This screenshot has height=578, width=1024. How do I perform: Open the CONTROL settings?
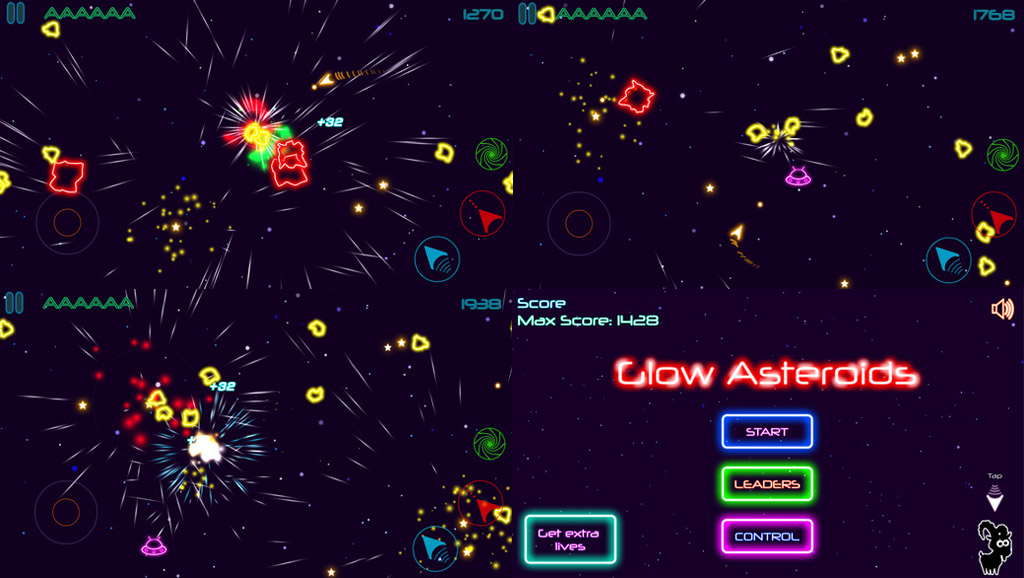[x=767, y=536]
